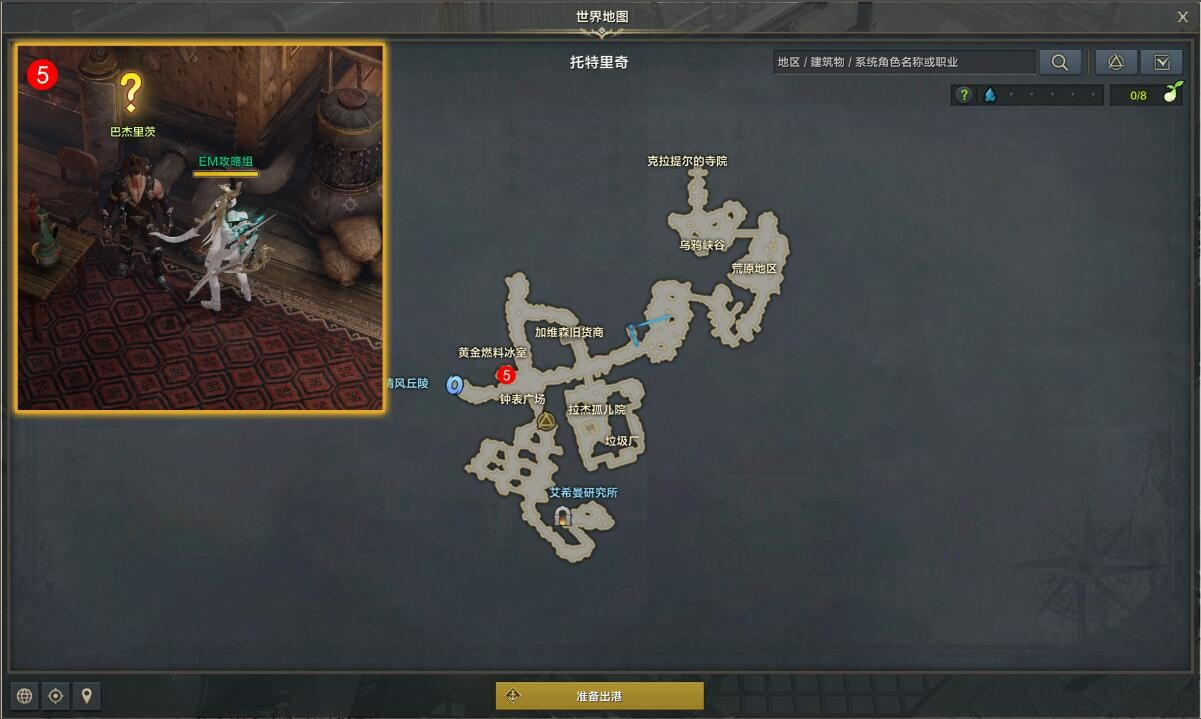
Task: Click the 清风丘陵 blue portal marker
Action: pos(454,385)
